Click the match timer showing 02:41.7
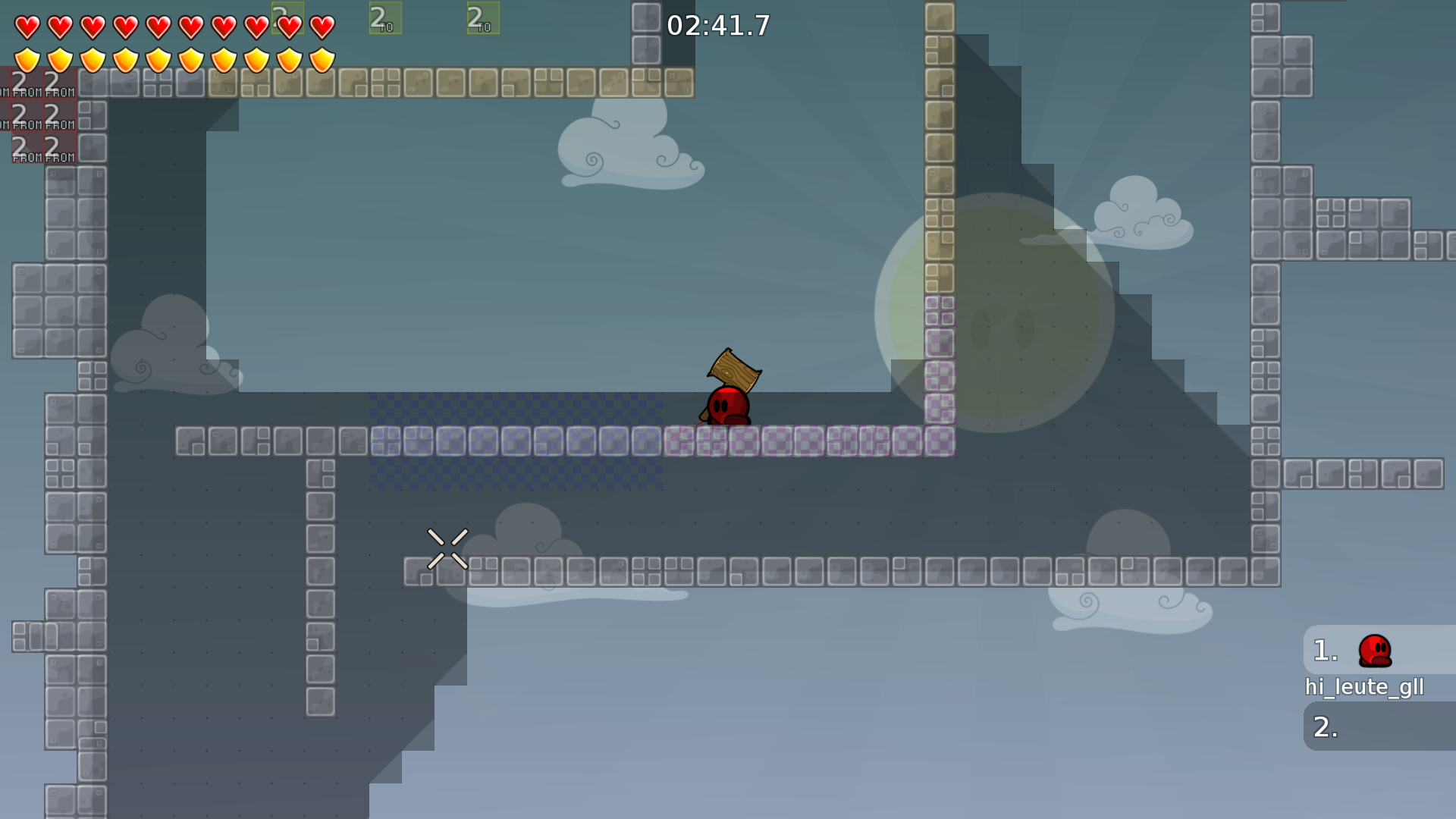This screenshot has height=819, width=1456. (716, 26)
